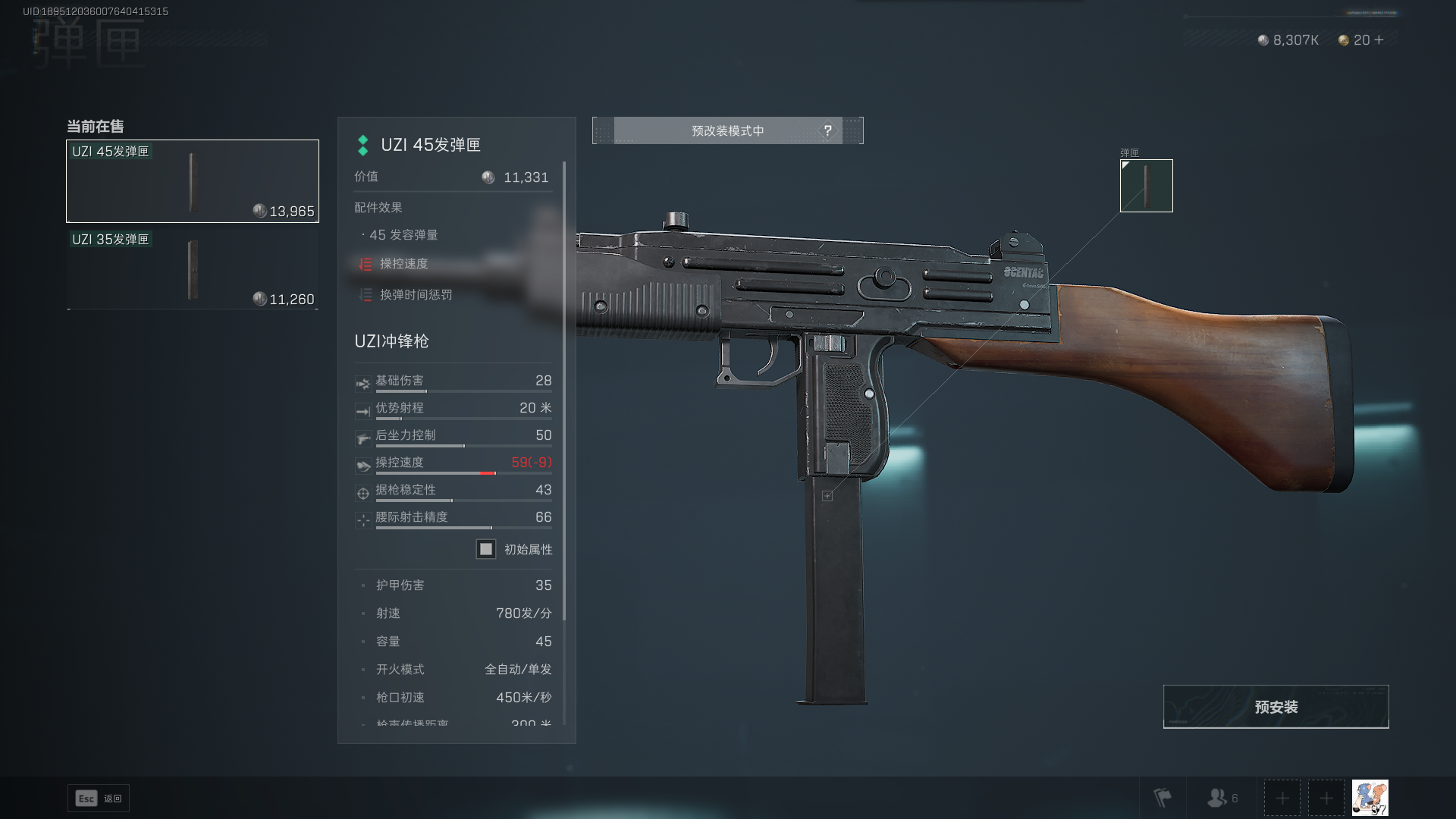Screen dimensions: 1456x819
Task: Open the 预改装模式中 help question mark
Action: [x=827, y=130]
